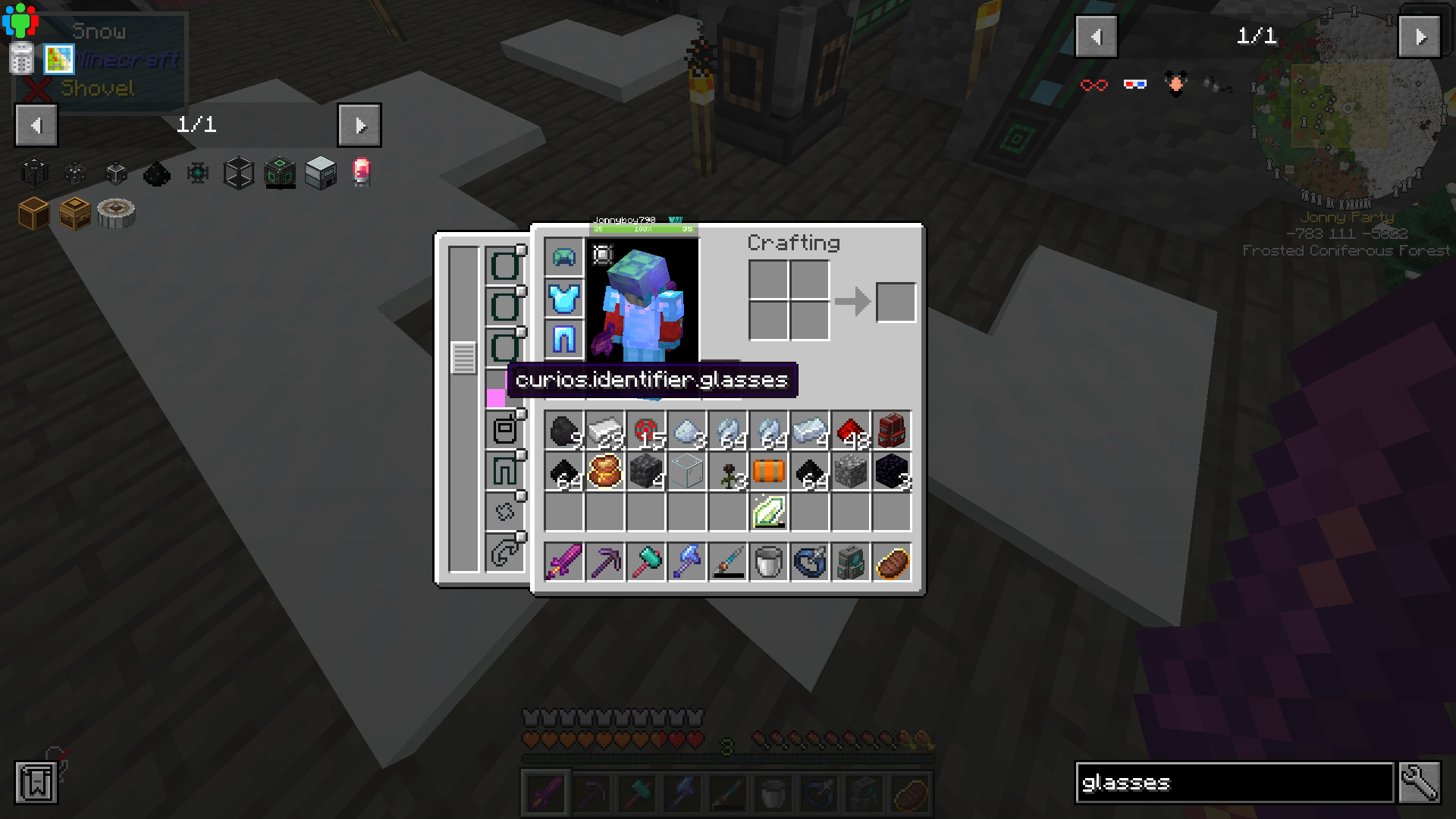Click the player model preview

(641, 302)
